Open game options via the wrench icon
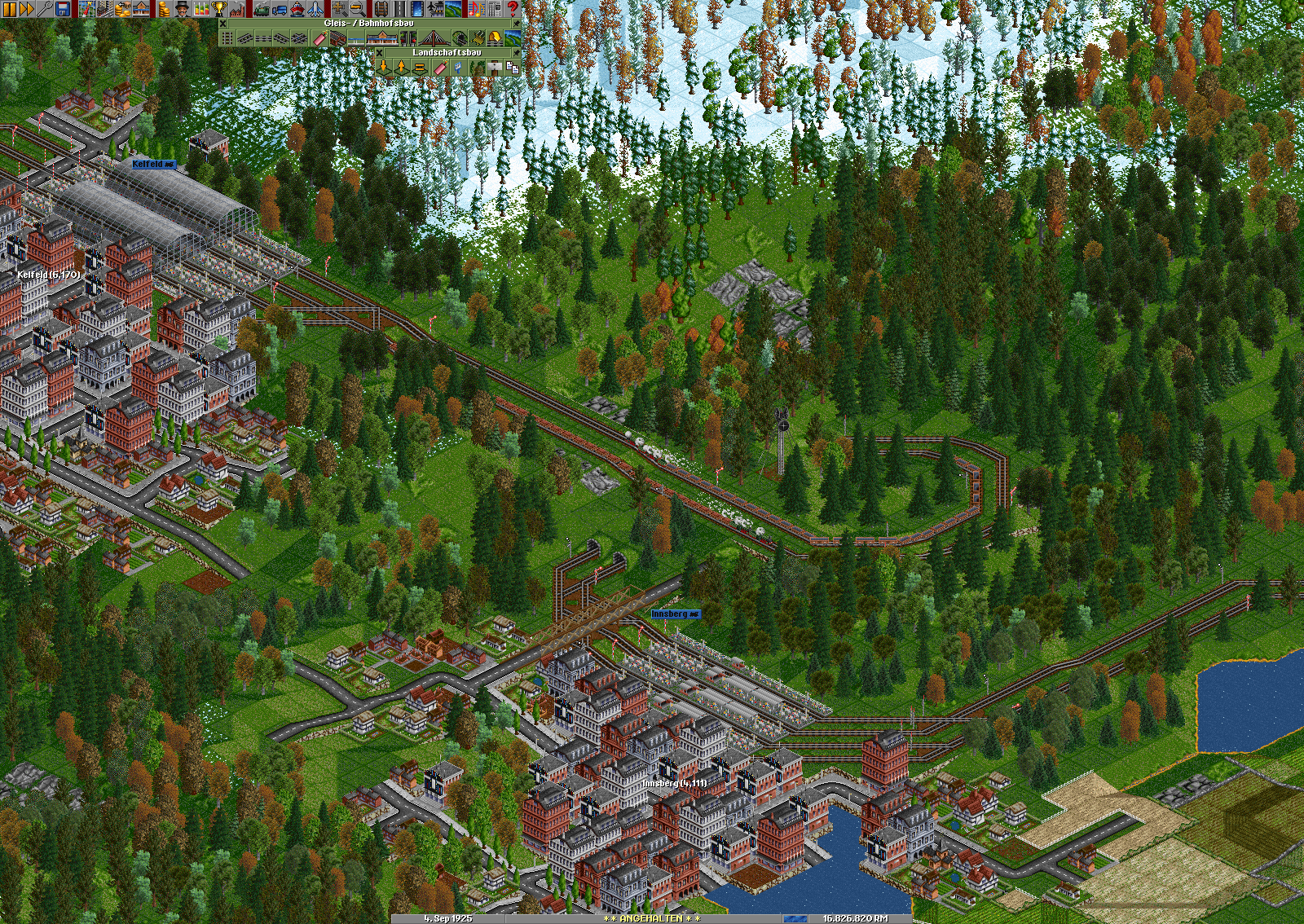The image size is (1304, 924). (x=45, y=9)
